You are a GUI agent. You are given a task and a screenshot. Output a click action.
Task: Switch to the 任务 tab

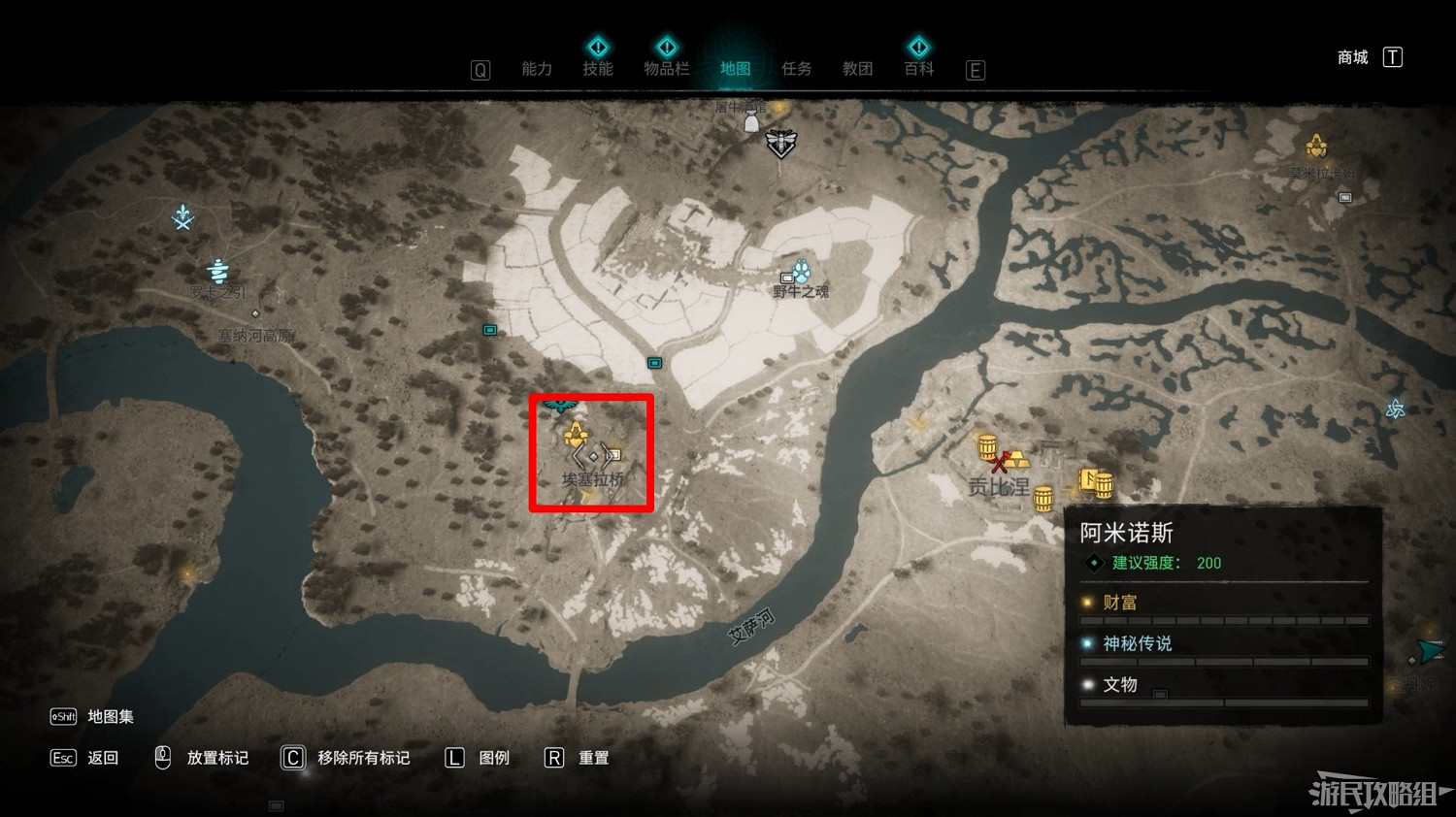pyautogui.click(x=796, y=68)
